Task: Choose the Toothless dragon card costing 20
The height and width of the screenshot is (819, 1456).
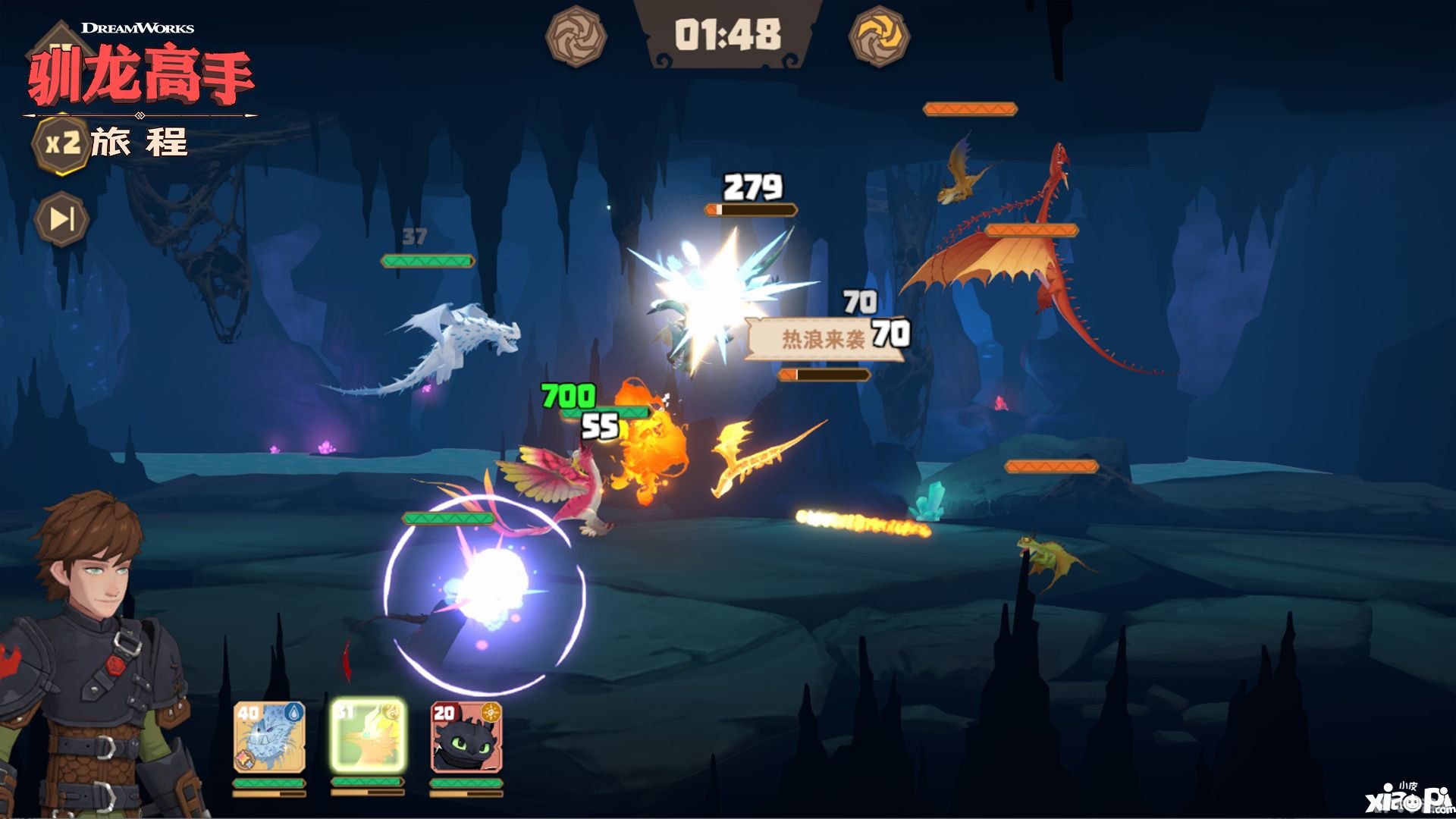Action: pyautogui.click(x=466, y=737)
